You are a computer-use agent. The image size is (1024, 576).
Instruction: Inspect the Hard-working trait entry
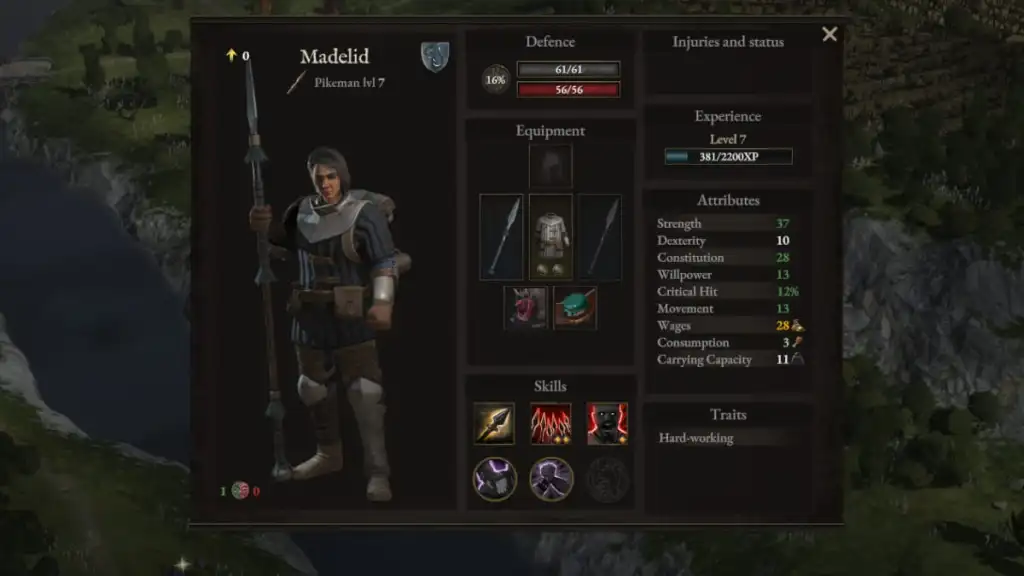[696, 438]
